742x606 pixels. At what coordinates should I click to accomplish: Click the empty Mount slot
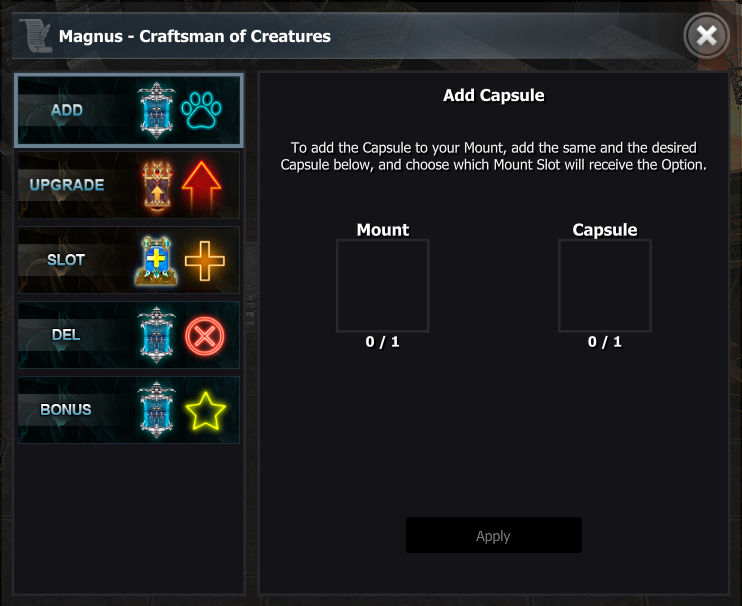click(x=382, y=286)
